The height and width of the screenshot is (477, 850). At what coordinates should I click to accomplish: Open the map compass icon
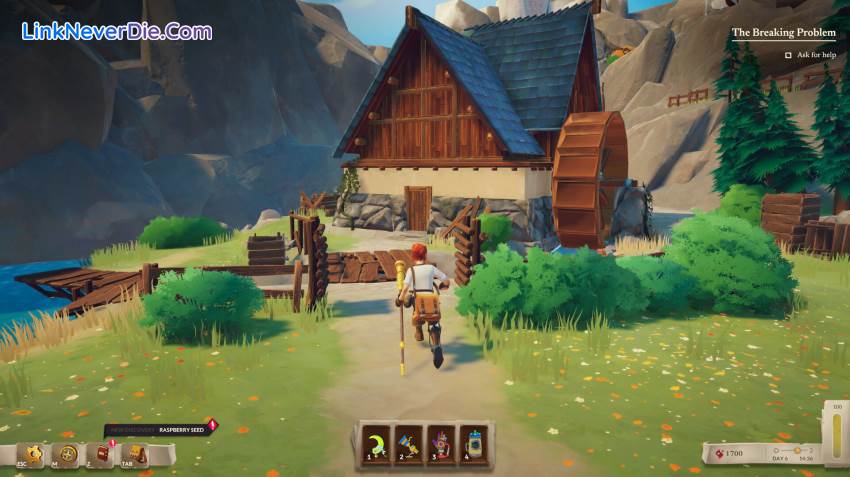(x=68, y=454)
